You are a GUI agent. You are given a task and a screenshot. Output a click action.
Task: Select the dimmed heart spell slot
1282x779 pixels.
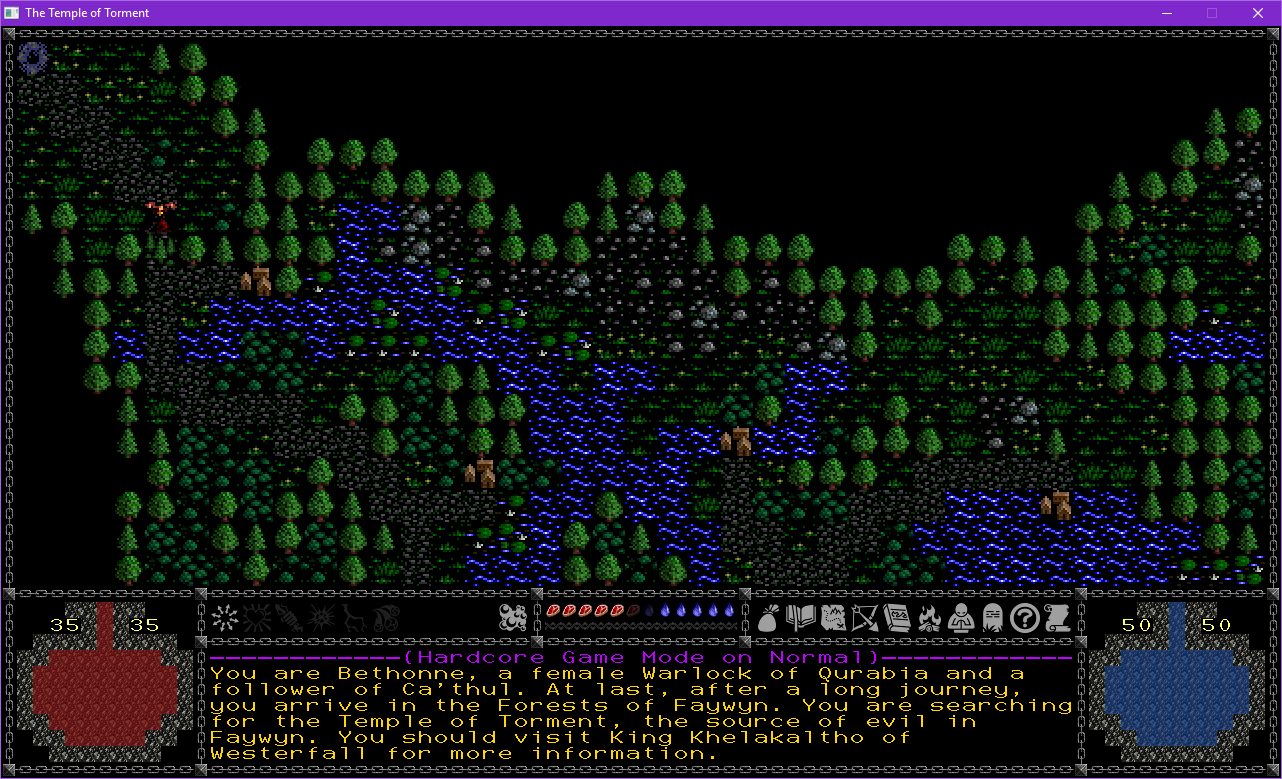(x=256, y=619)
